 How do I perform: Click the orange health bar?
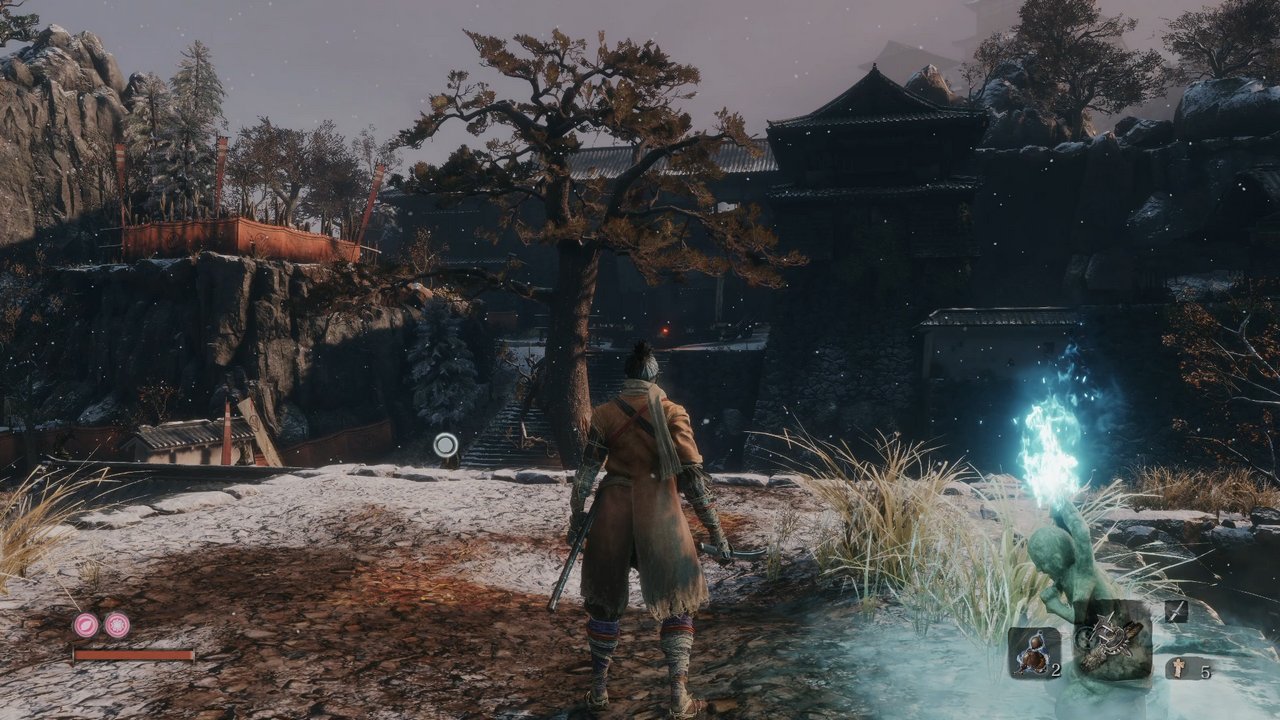coord(135,655)
